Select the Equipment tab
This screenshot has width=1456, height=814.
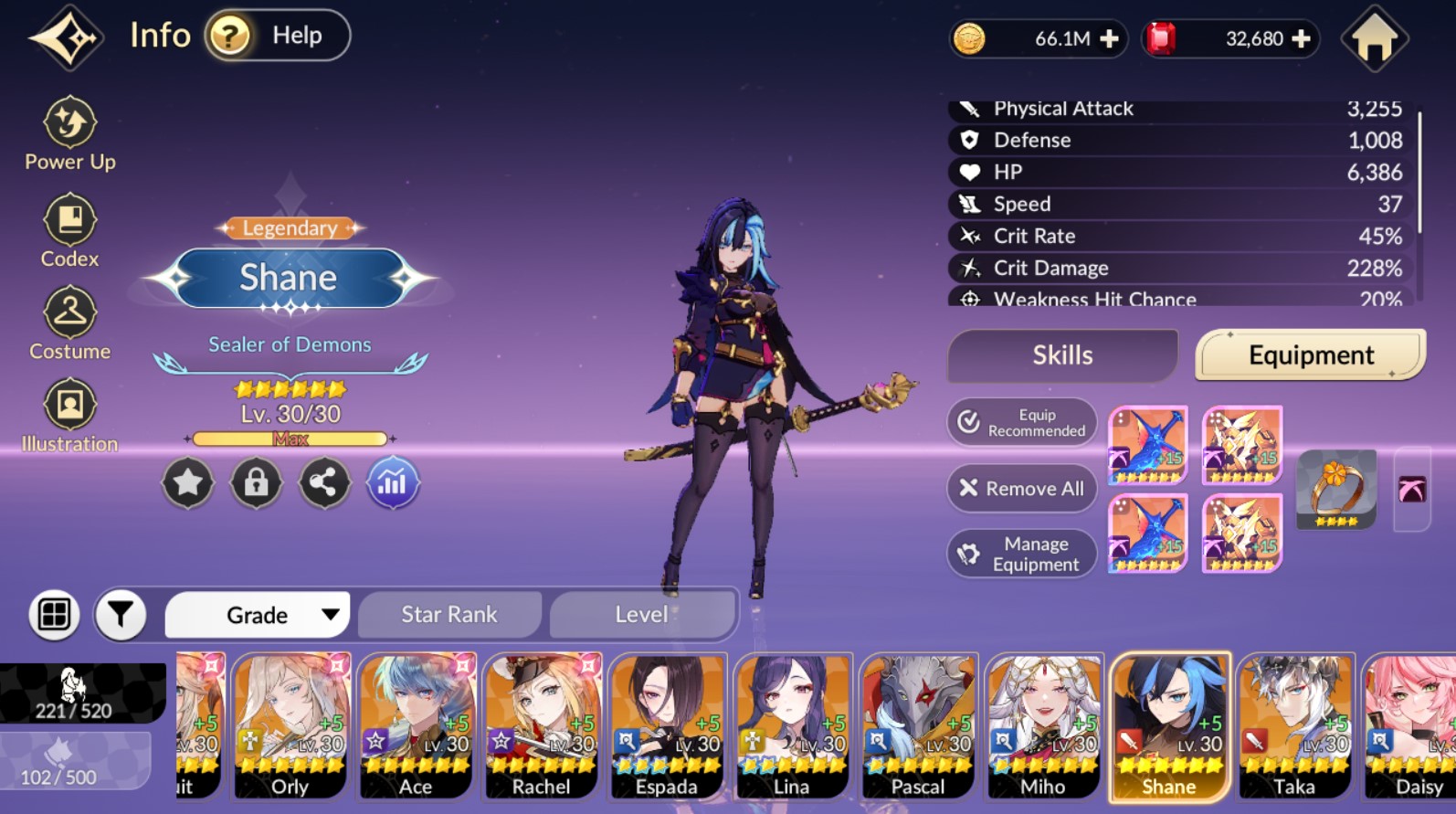[1310, 355]
